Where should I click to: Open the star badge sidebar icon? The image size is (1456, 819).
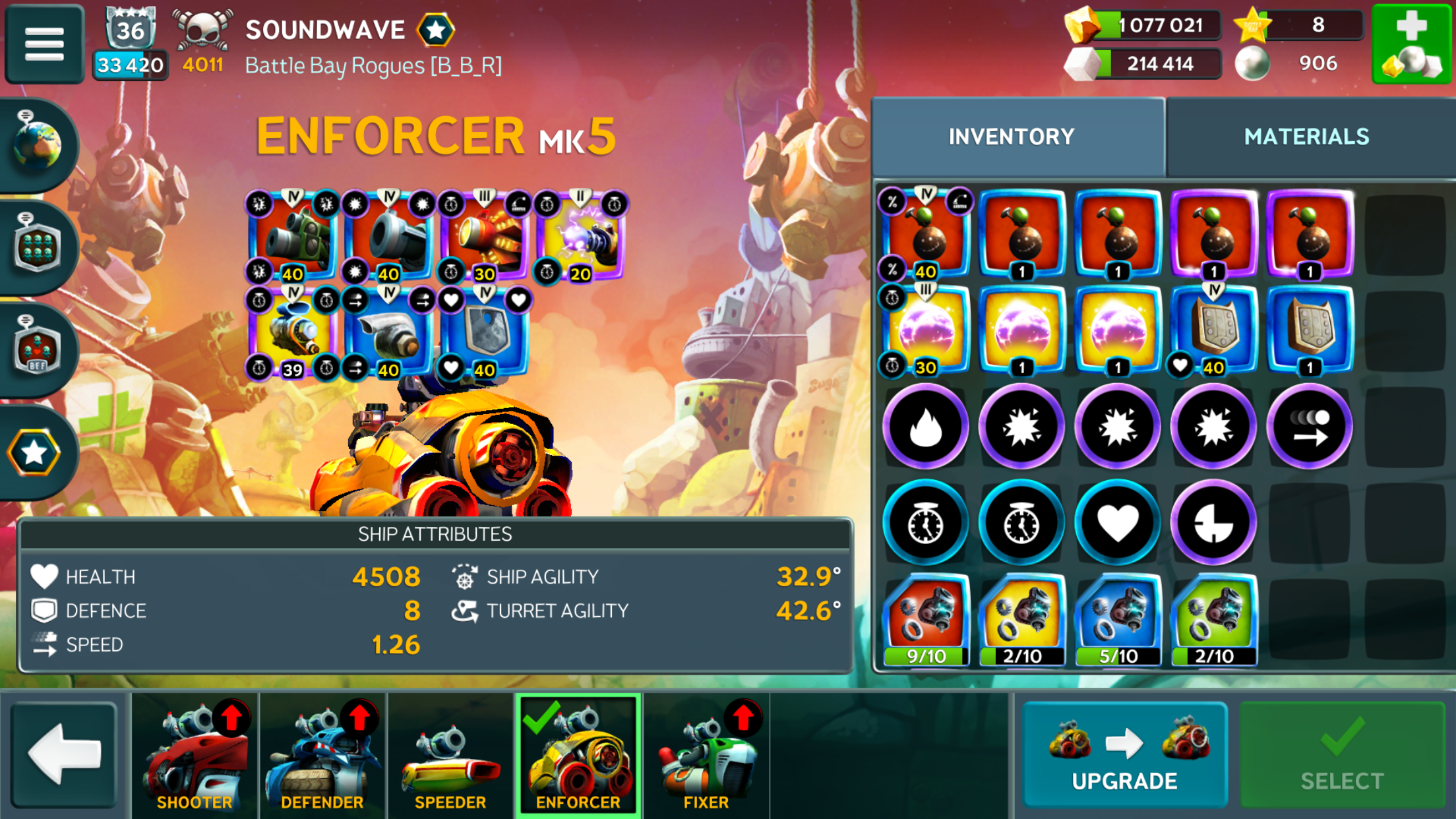34,452
